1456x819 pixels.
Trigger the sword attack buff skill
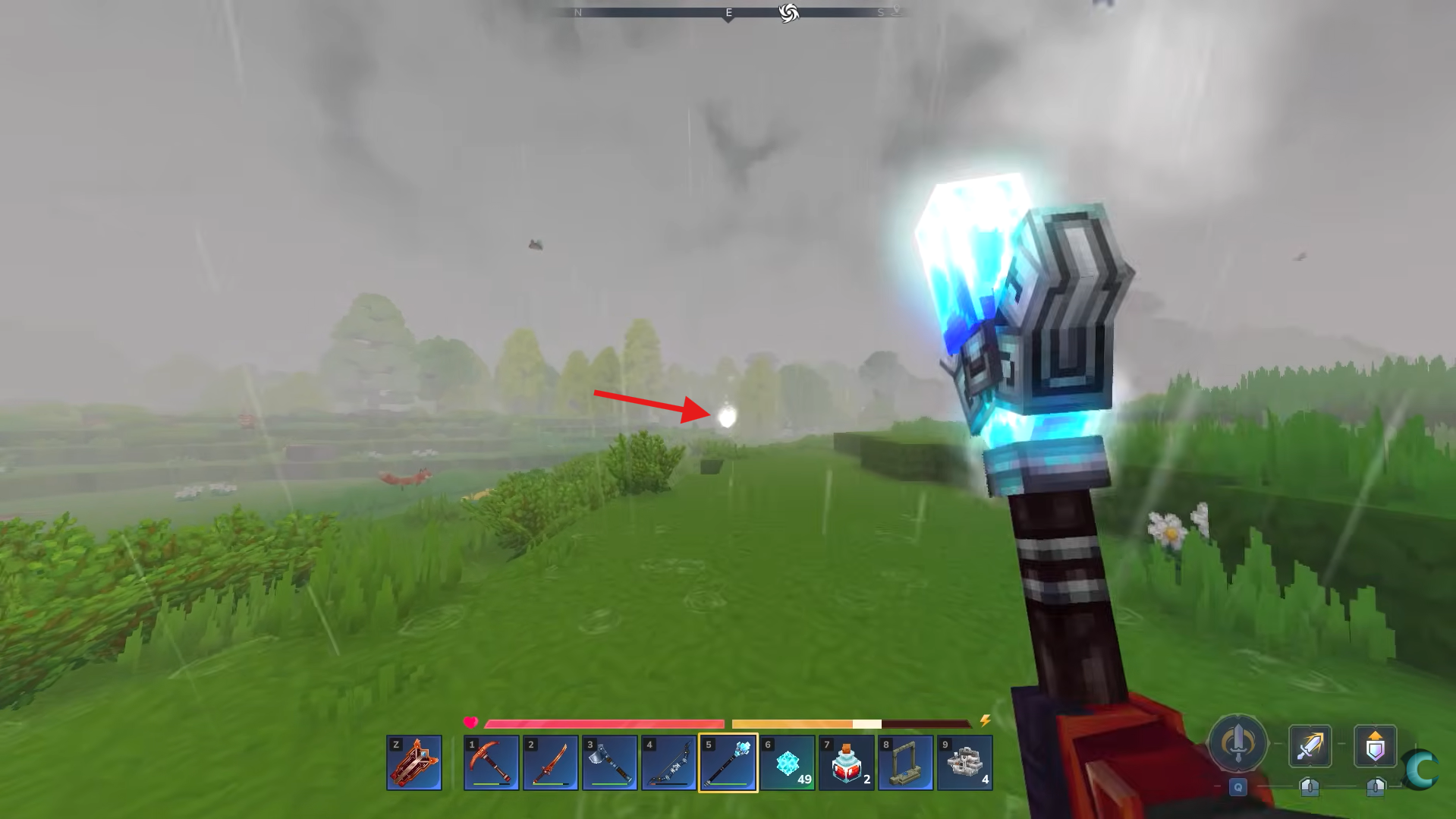tap(1310, 746)
